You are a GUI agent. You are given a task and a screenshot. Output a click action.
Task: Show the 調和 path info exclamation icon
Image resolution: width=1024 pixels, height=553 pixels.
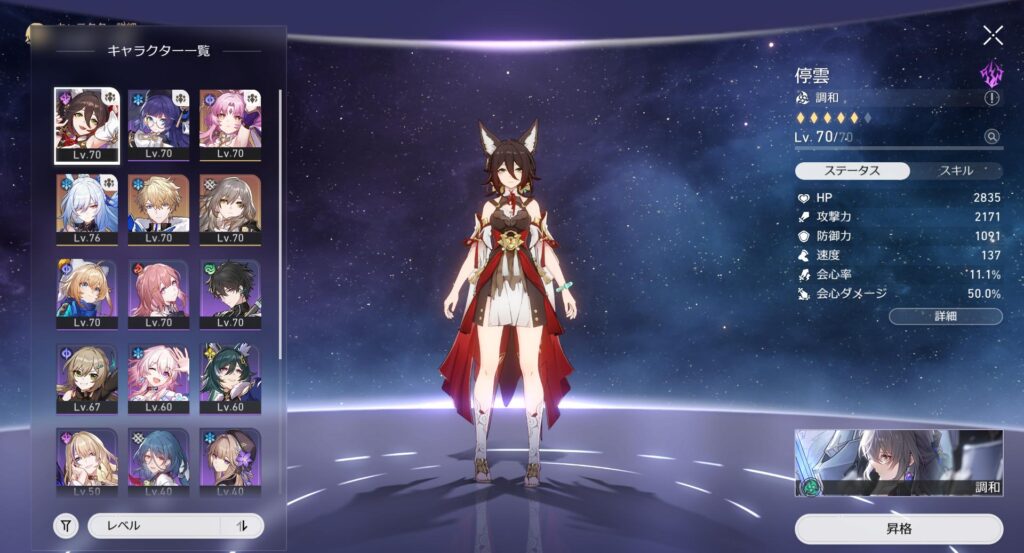pyautogui.click(x=991, y=98)
